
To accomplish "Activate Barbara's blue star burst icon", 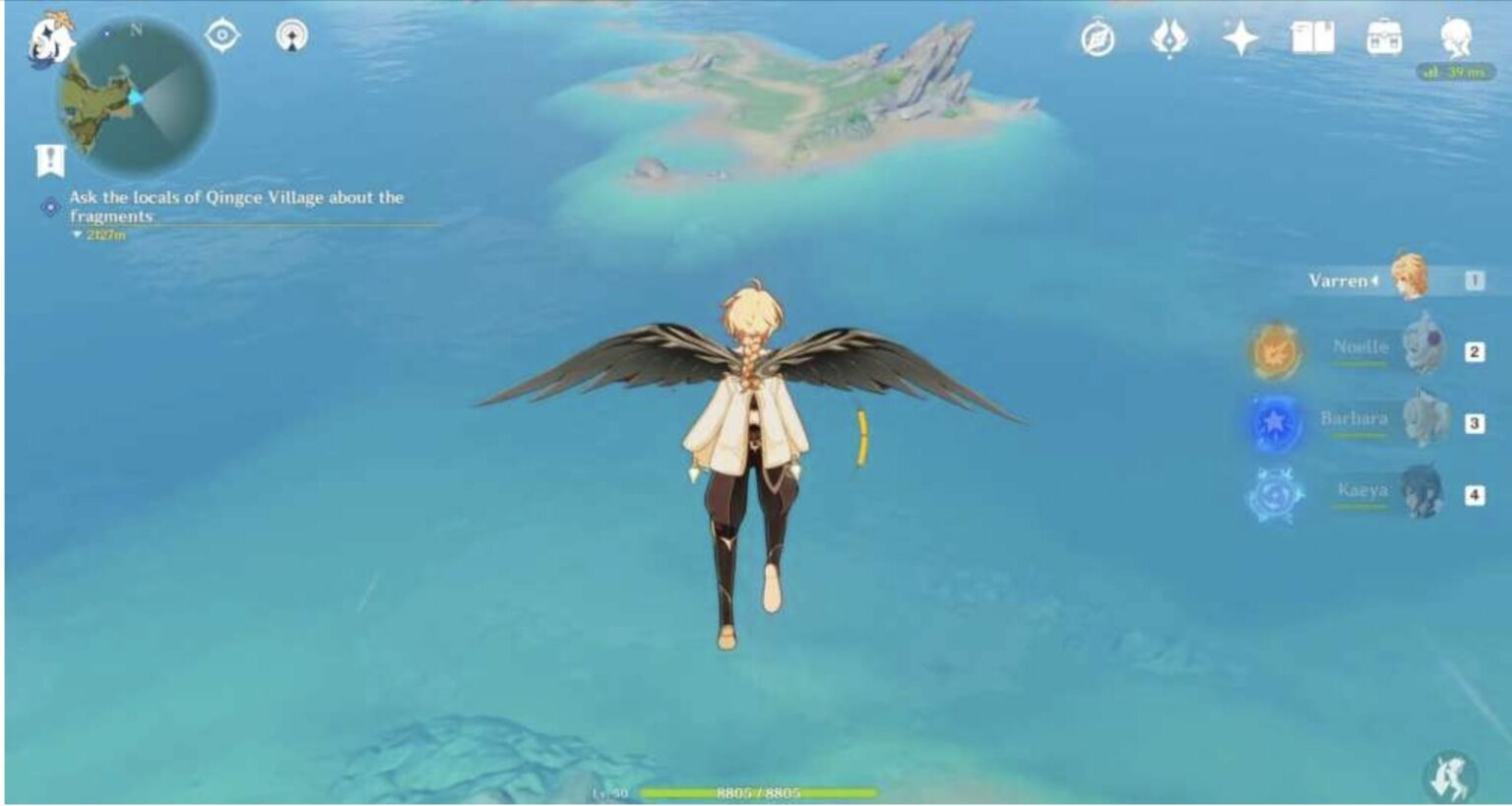I will 1275,422.
